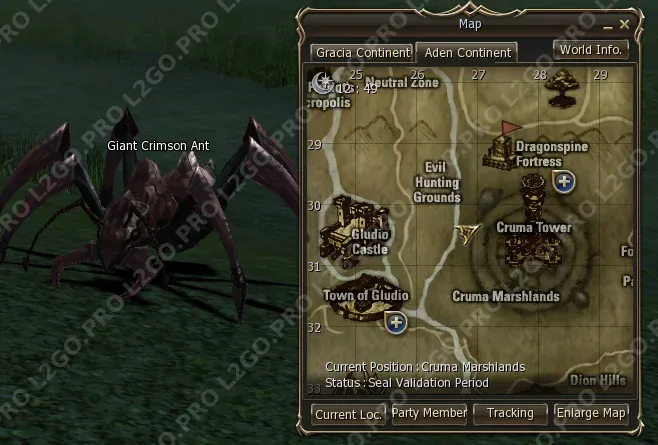Click the Party Member button
Screen dimensions: 658x445
tap(429, 413)
